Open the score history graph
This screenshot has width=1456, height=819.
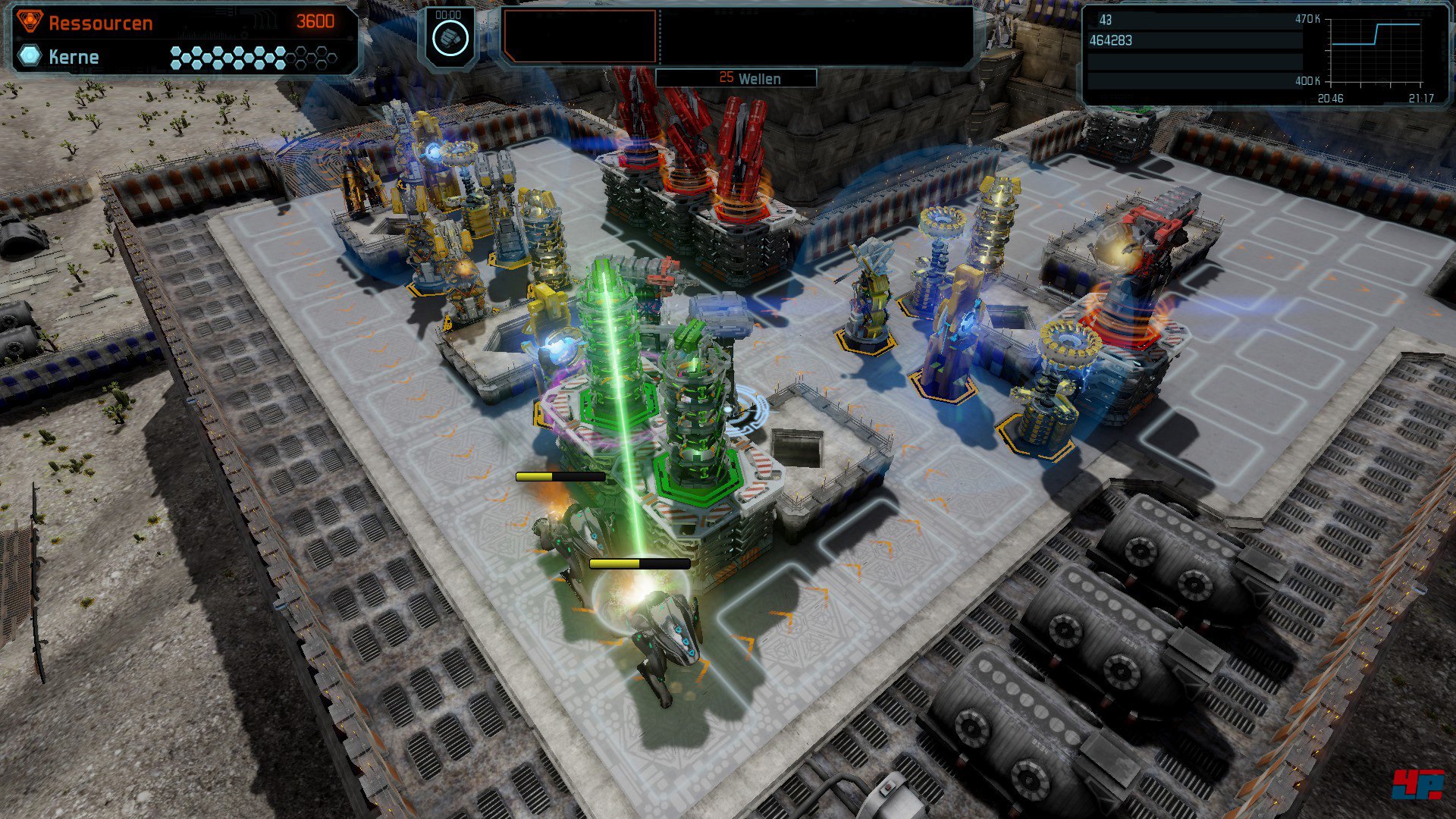pos(1376,52)
